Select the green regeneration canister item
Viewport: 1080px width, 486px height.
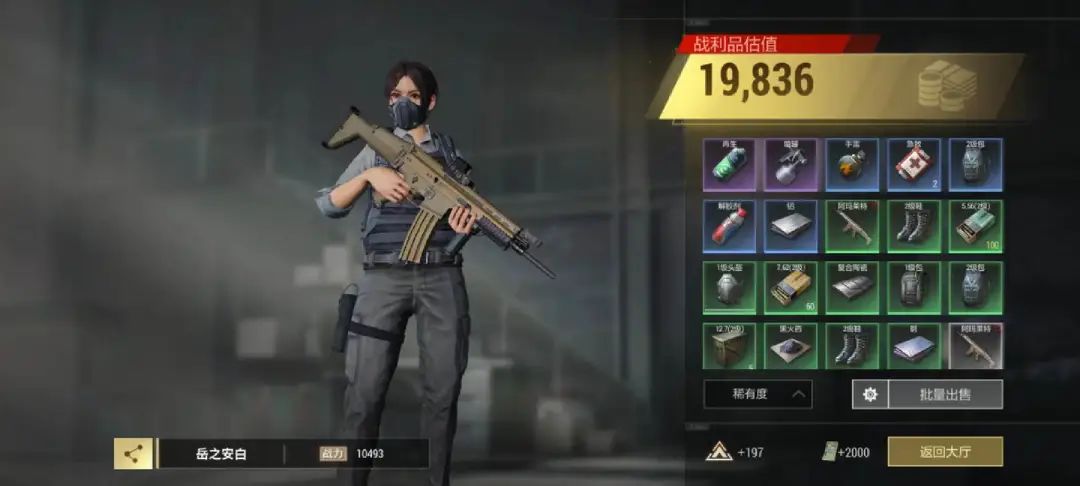(729, 164)
